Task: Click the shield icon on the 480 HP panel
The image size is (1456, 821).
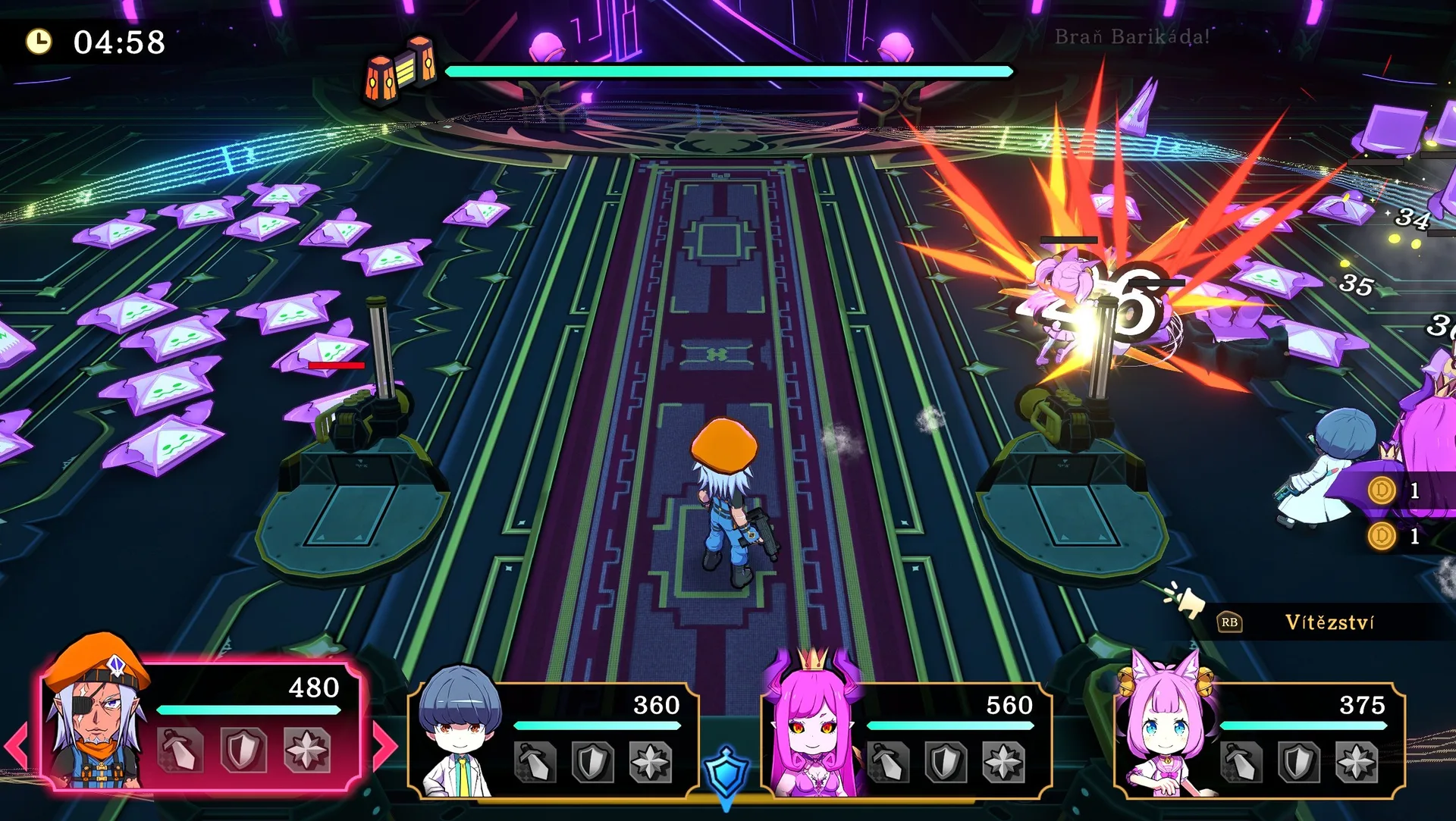Action: point(243,750)
